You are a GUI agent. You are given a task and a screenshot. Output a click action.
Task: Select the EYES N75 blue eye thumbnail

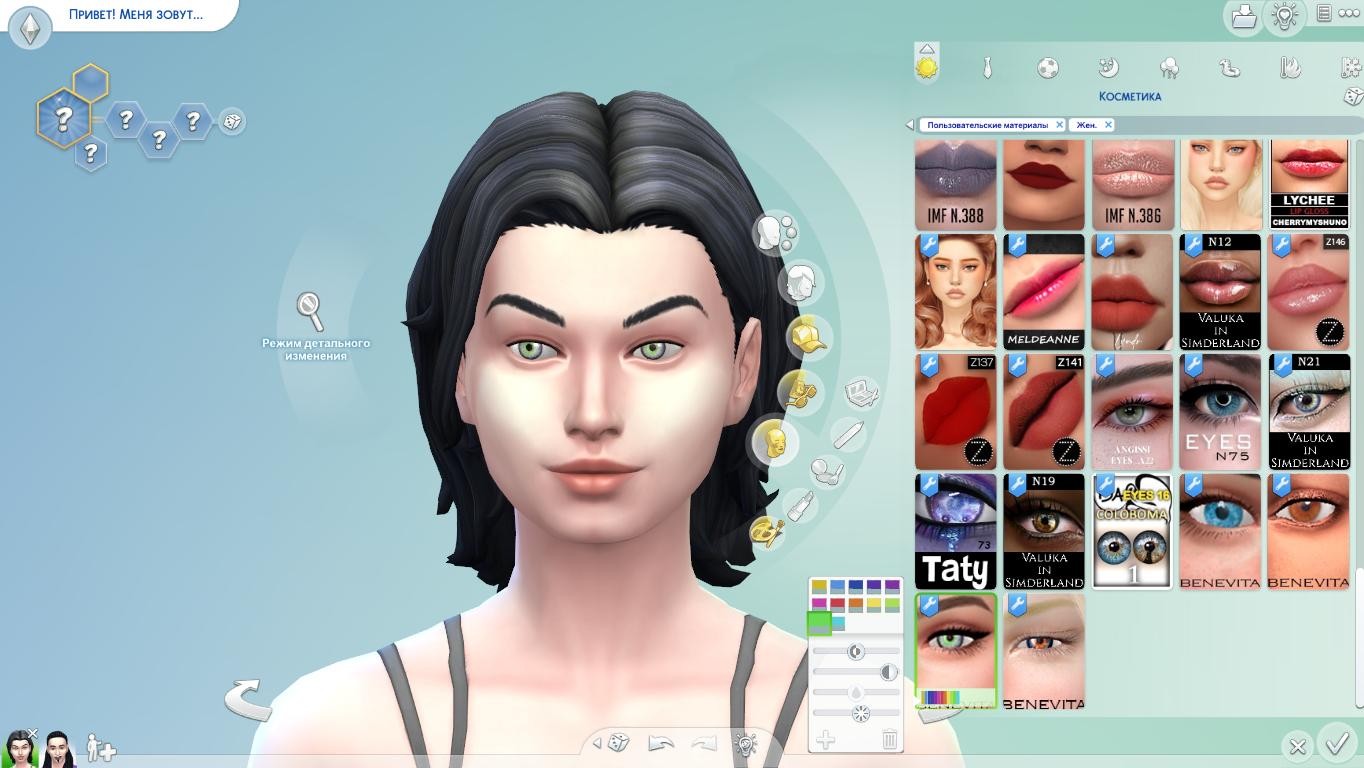[x=1219, y=411]
